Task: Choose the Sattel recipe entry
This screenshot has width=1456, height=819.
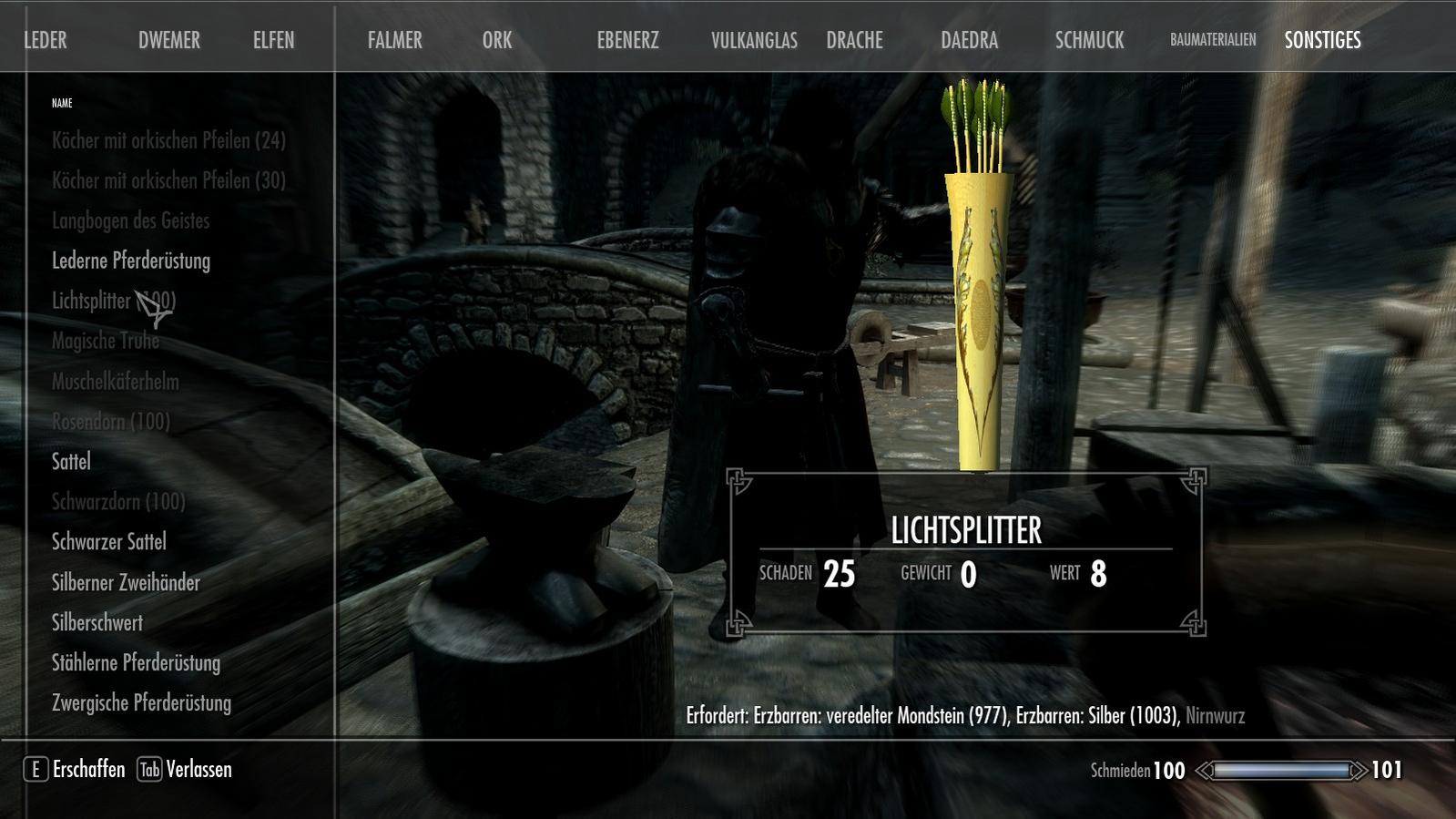Action: pos(71,461)
